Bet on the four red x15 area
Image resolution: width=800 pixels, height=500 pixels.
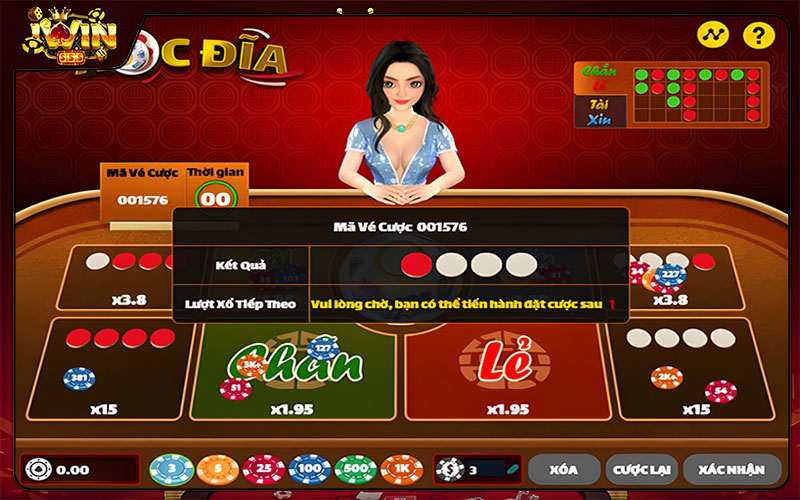pos(107,370)
